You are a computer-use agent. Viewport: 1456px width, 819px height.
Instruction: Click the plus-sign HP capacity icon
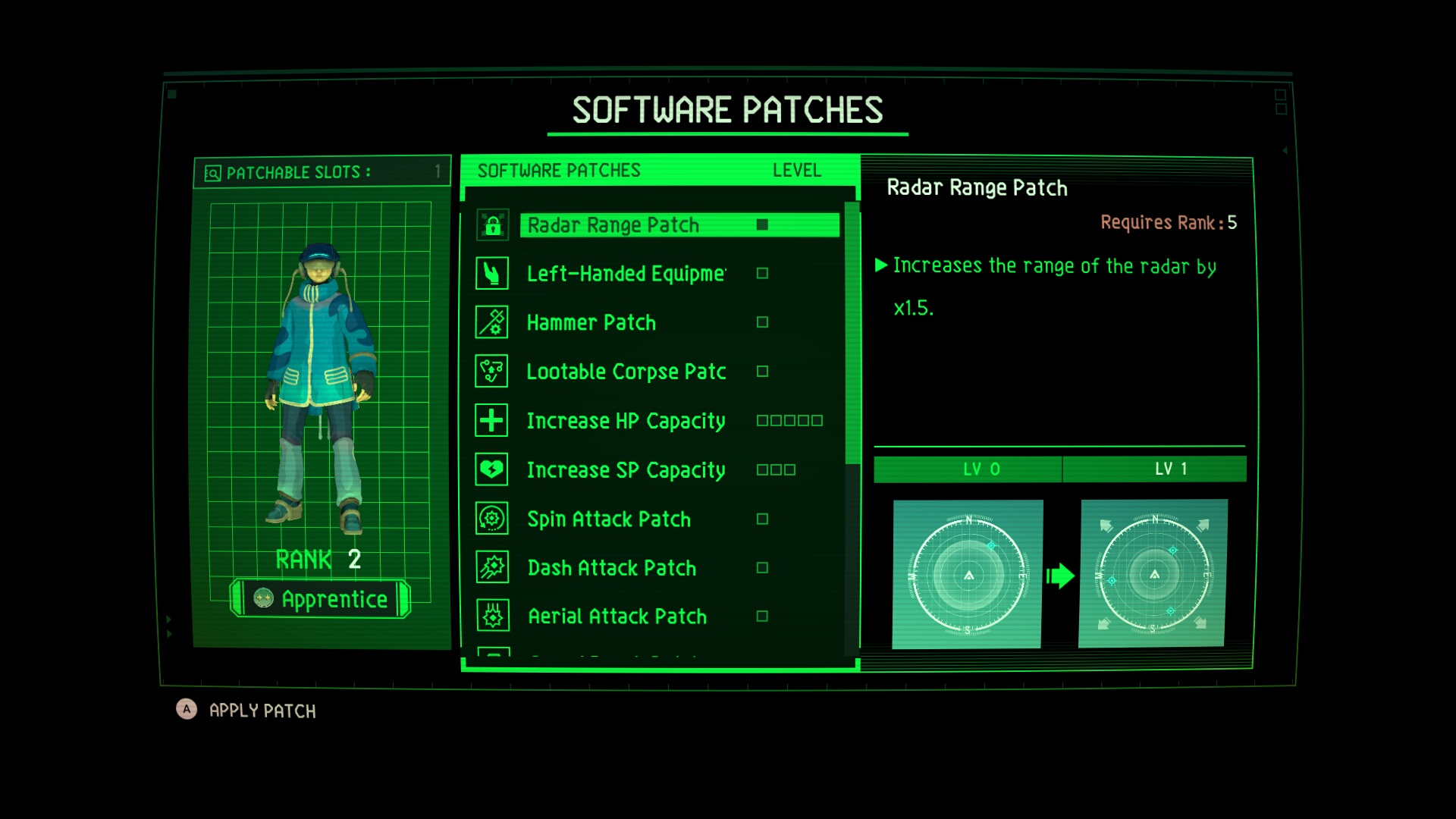point(491,420)
